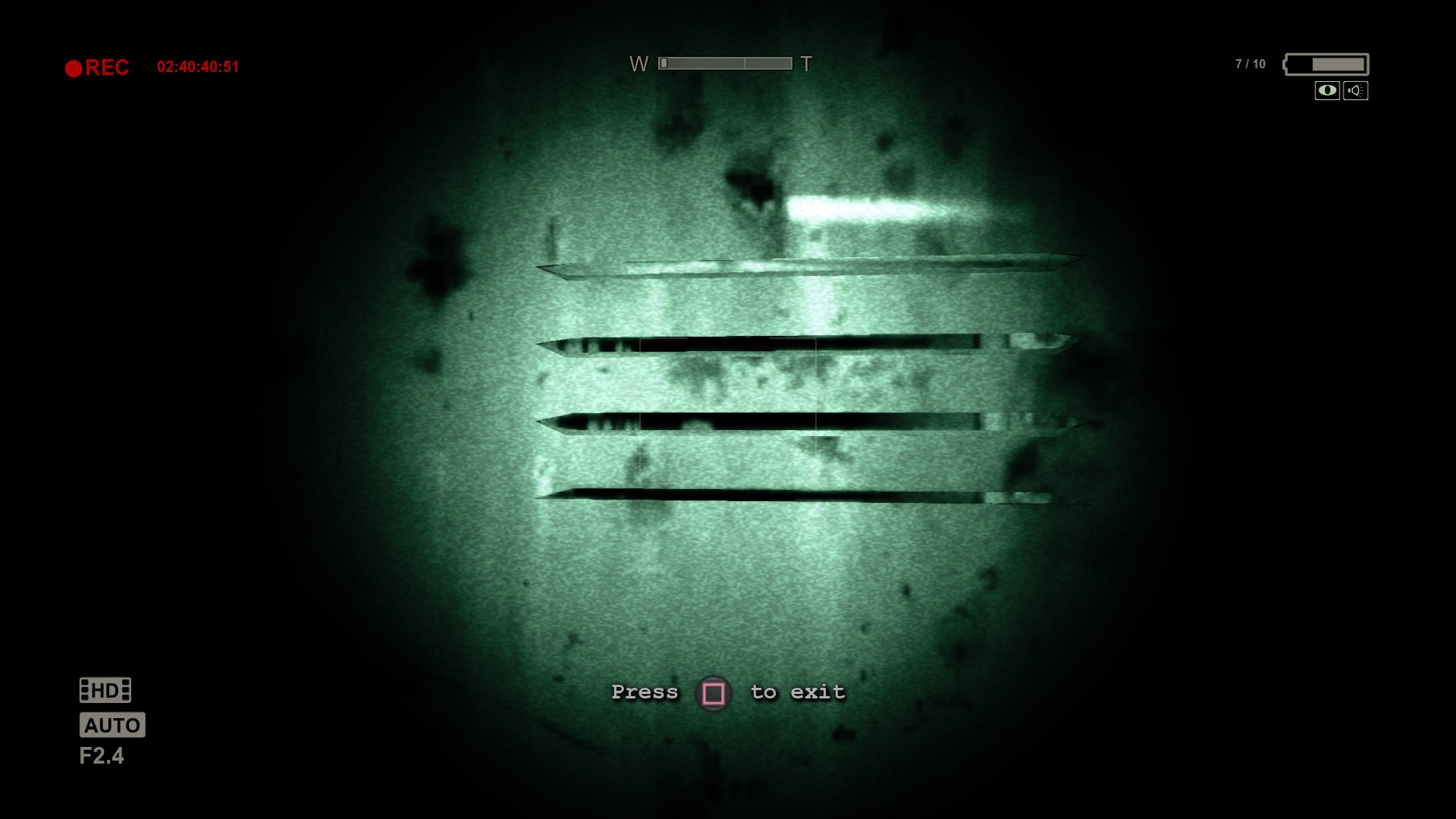
Task: Click the W–T zoom slider bar
Action: (x=724, y=64)
